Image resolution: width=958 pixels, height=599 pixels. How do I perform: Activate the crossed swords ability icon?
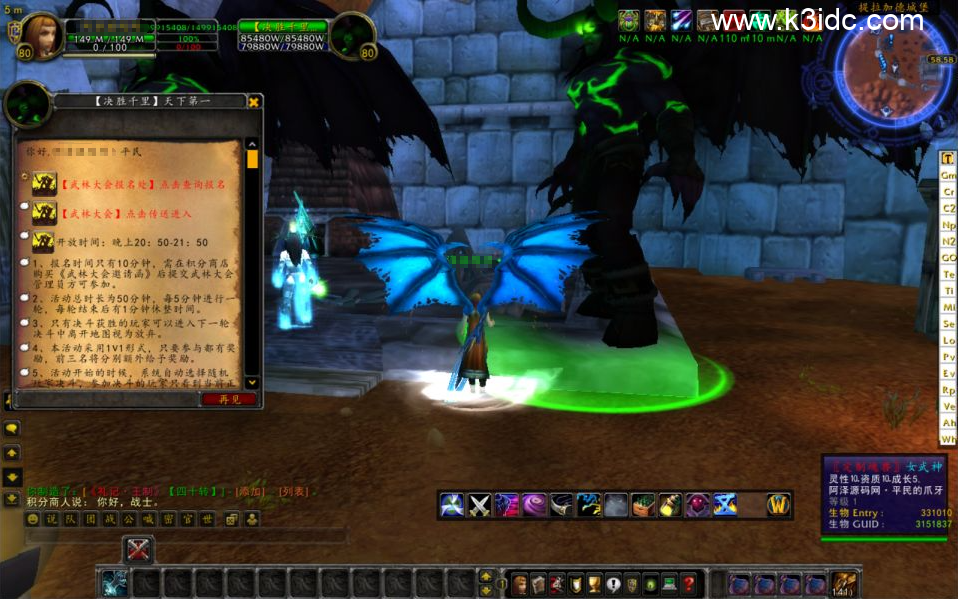[x=480, y=505]
